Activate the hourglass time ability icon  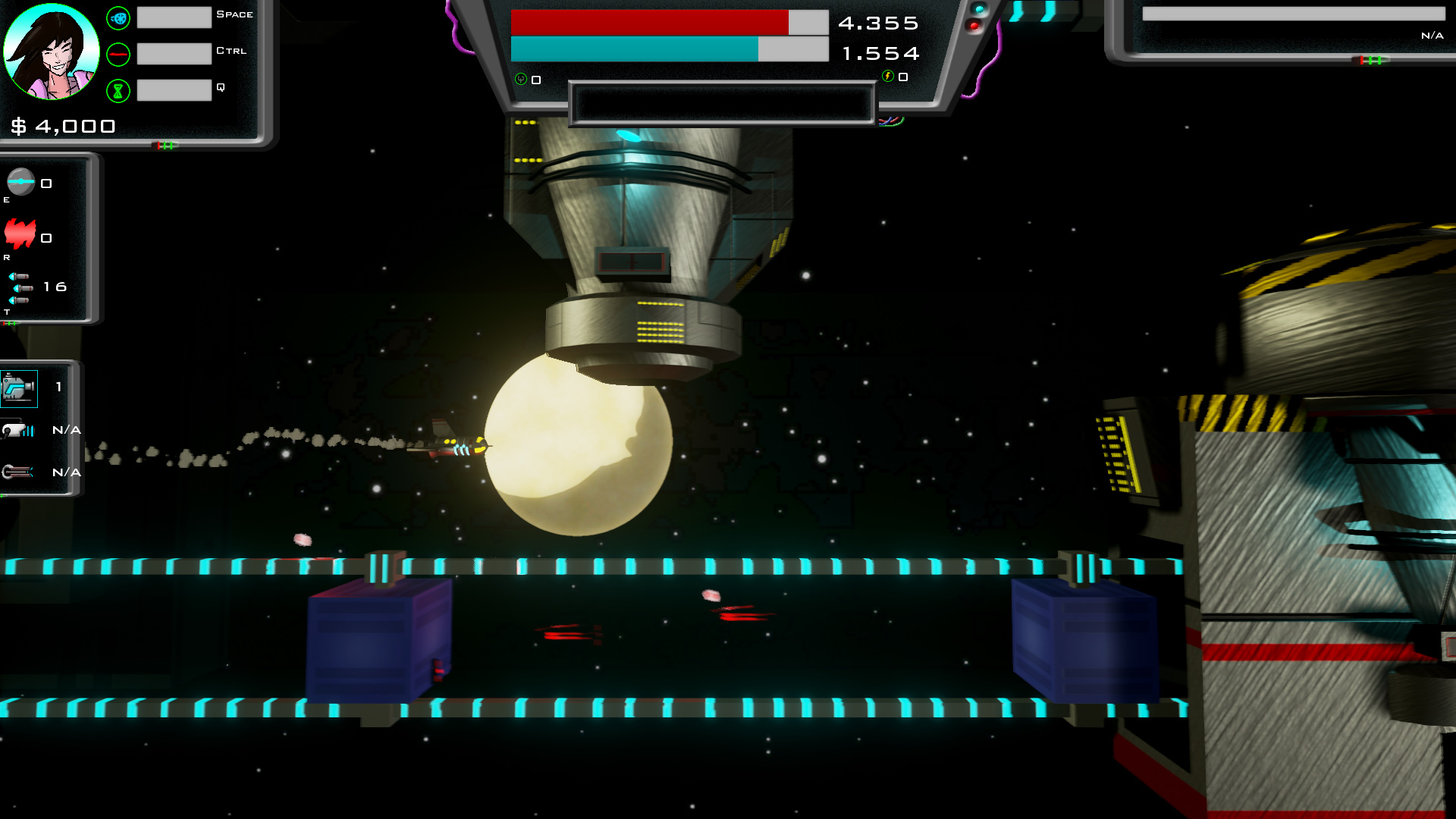pyautogui.click(x=118, y=91)
